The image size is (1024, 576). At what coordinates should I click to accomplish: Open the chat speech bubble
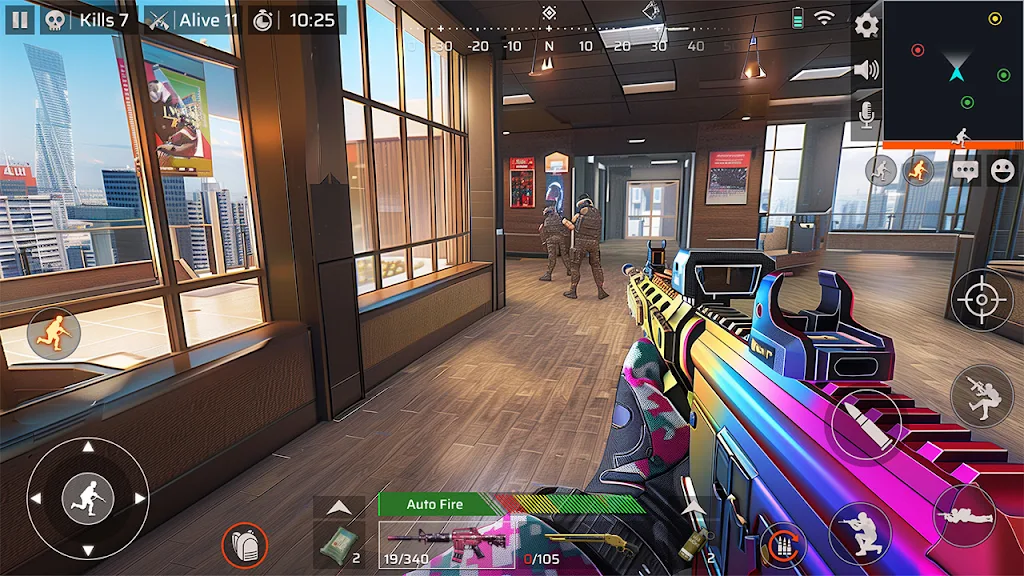[x=965, y=170]
